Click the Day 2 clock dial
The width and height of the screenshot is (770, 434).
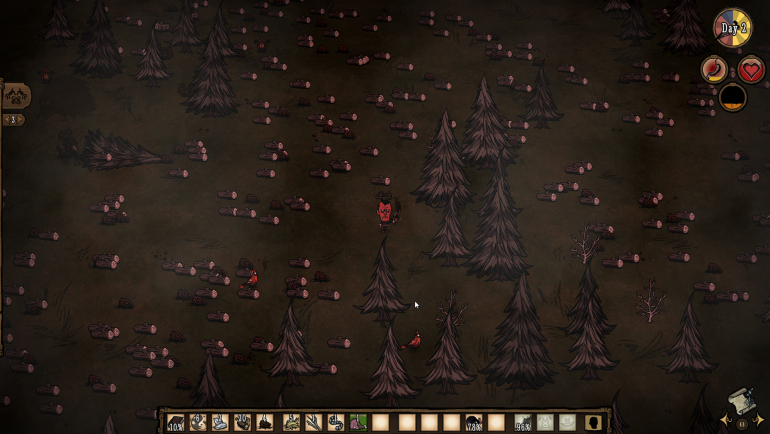(x=733, y=28)
